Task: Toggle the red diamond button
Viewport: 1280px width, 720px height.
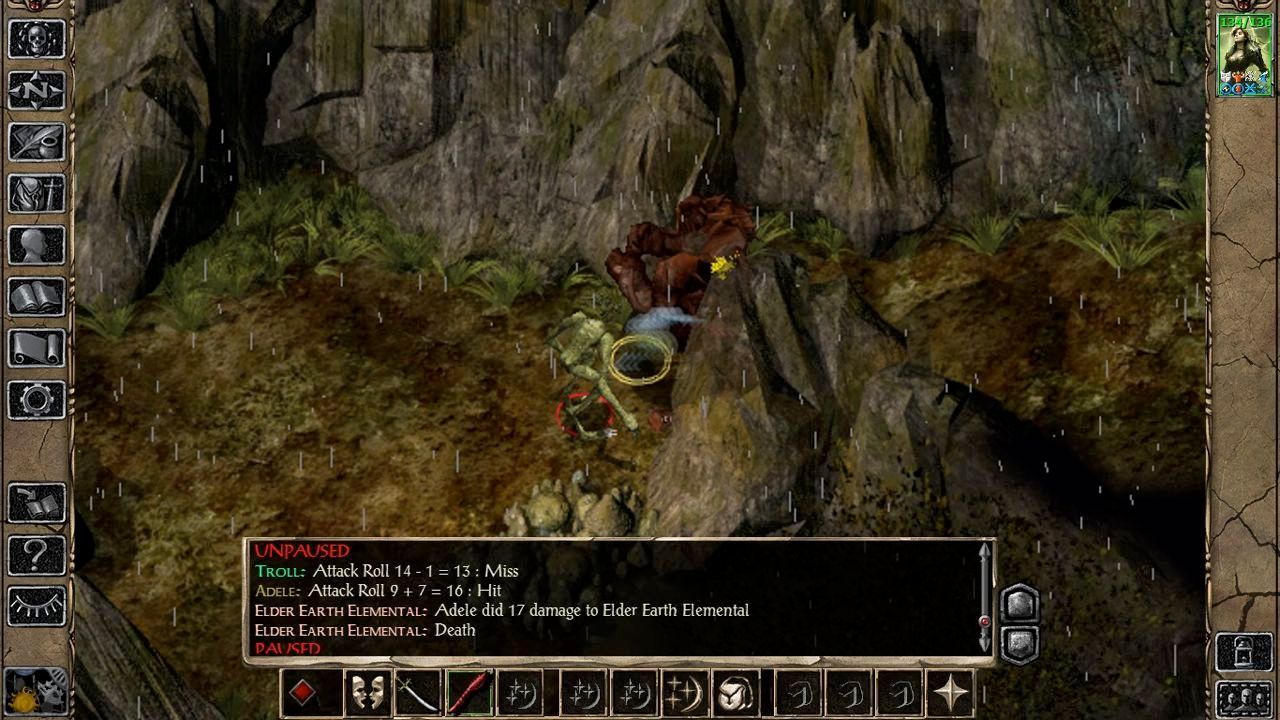Action: (304, 693)
